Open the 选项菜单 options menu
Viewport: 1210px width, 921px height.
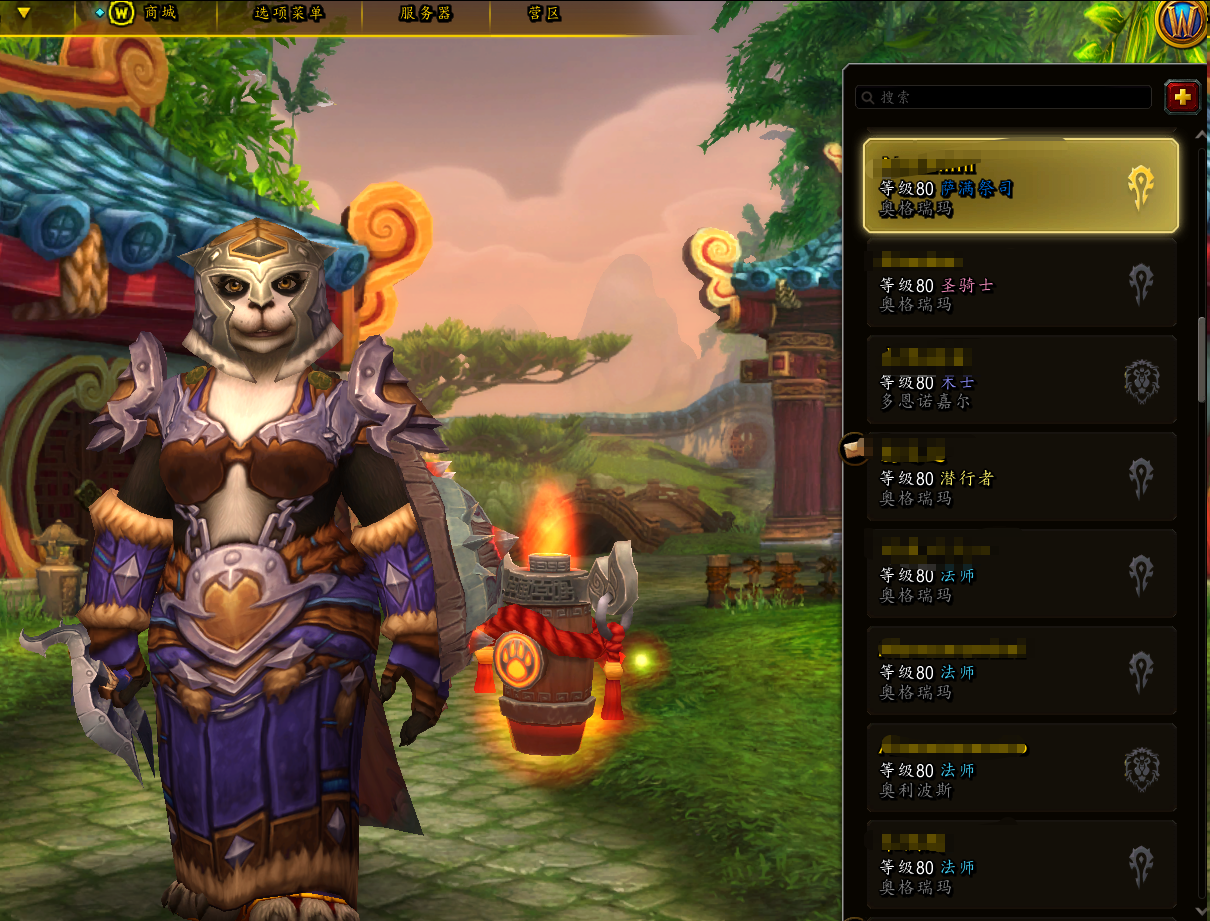click(x=289, y=14)
